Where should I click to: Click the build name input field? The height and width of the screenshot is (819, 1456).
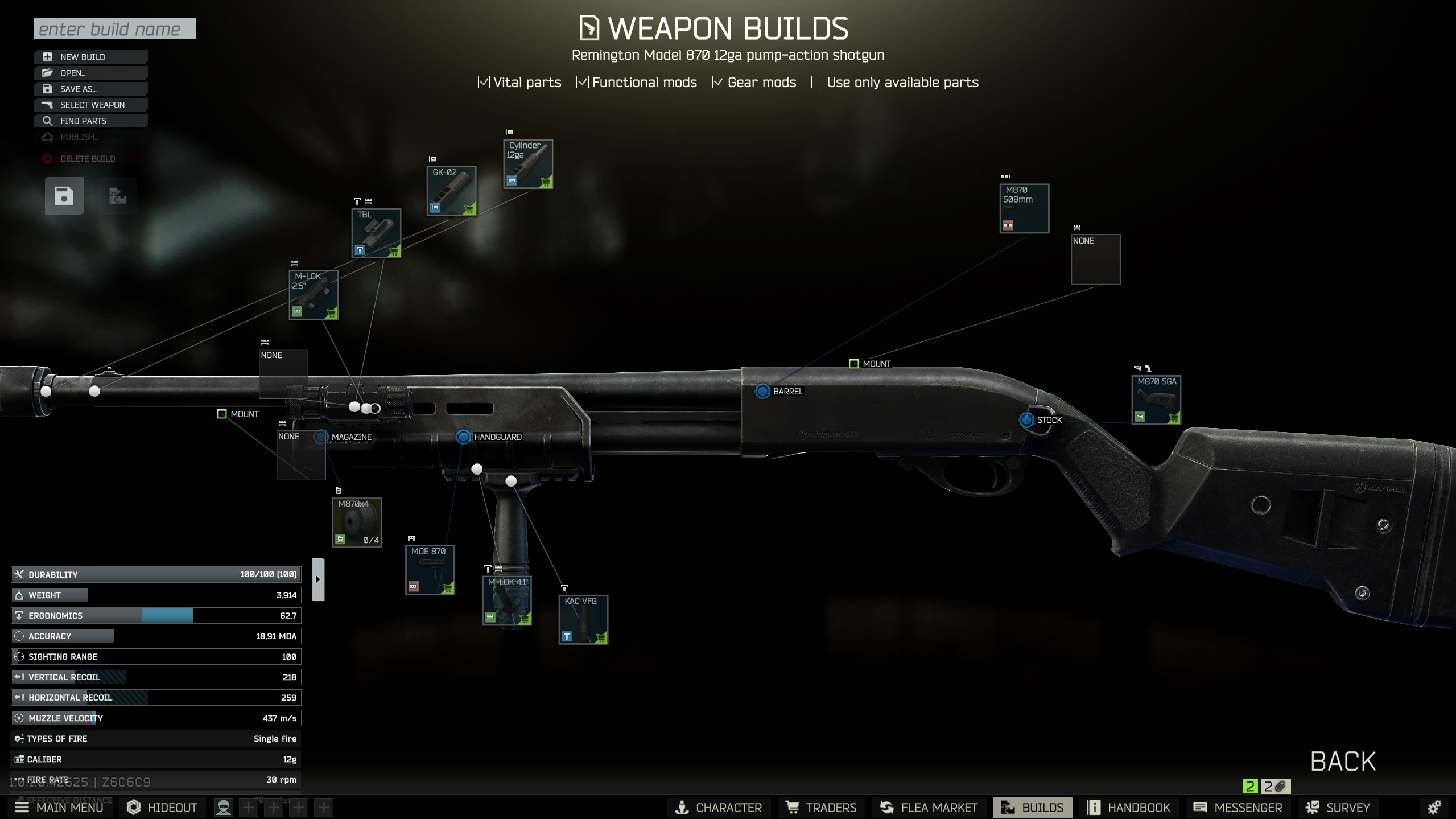[x=114, y=28]
